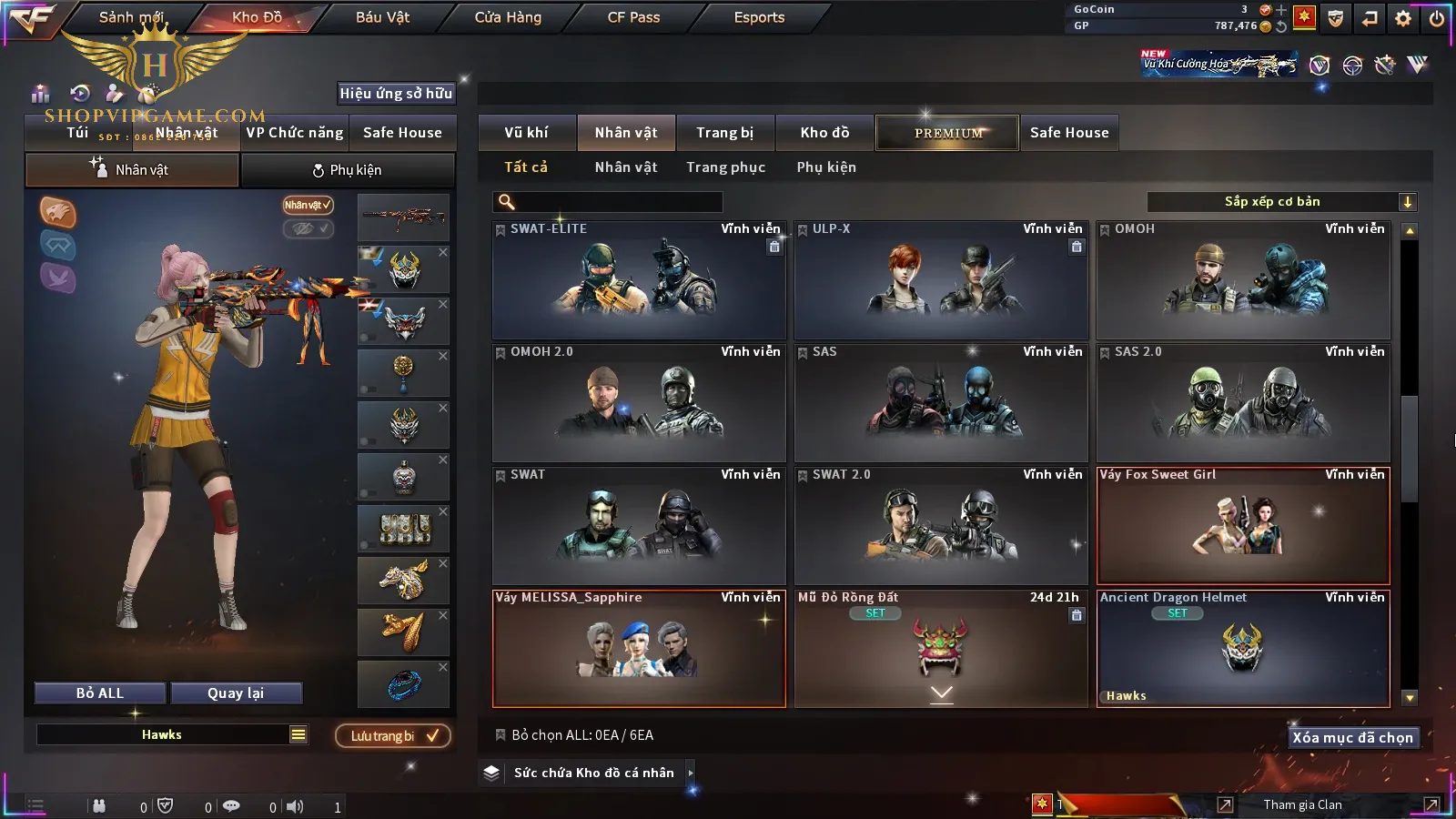Screen dimensions: 1456x819
Task: Select the PREMIUM tab
Action: pos(948,133)
